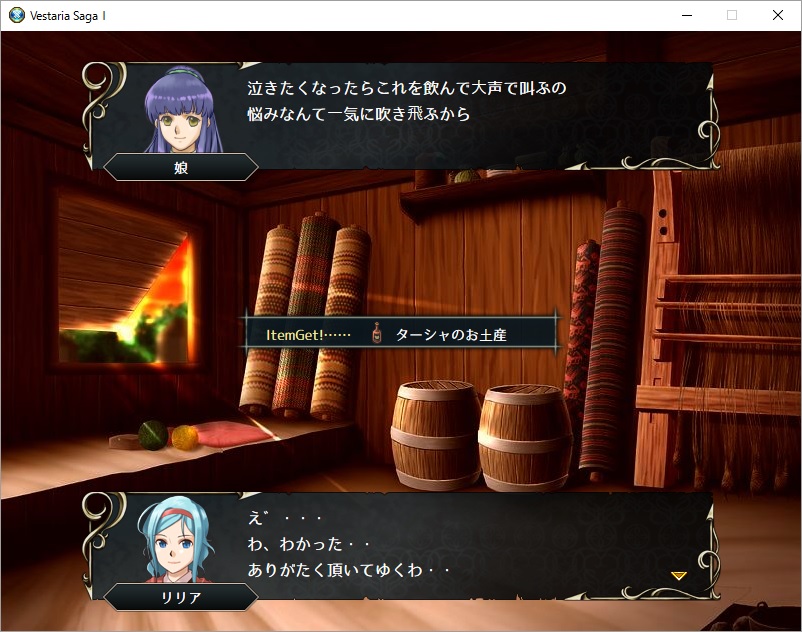
Task: Close the Vestaria Saga window
Action: [778, 15]
